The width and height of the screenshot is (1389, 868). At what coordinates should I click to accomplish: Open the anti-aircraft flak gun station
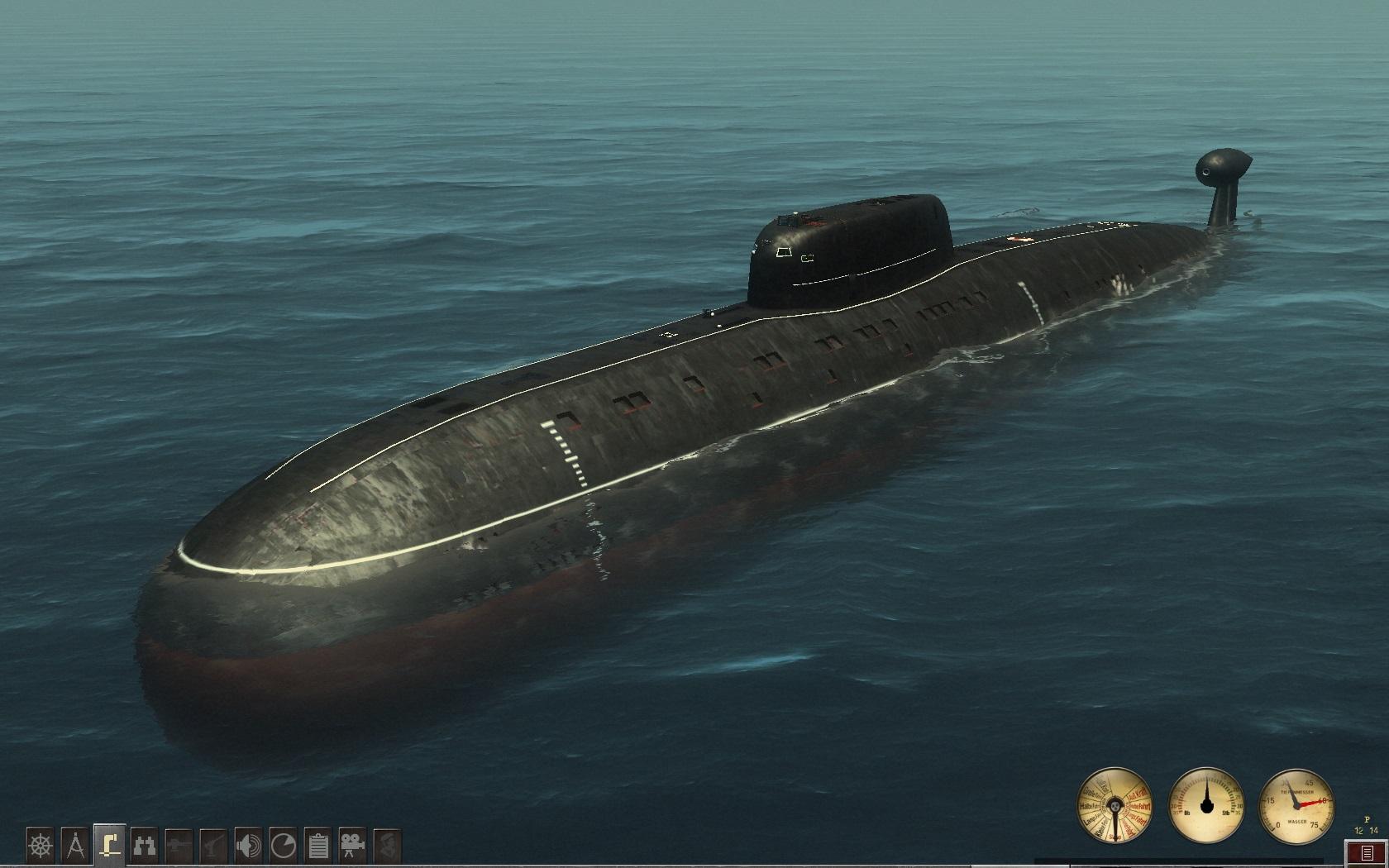pos(214,846)
